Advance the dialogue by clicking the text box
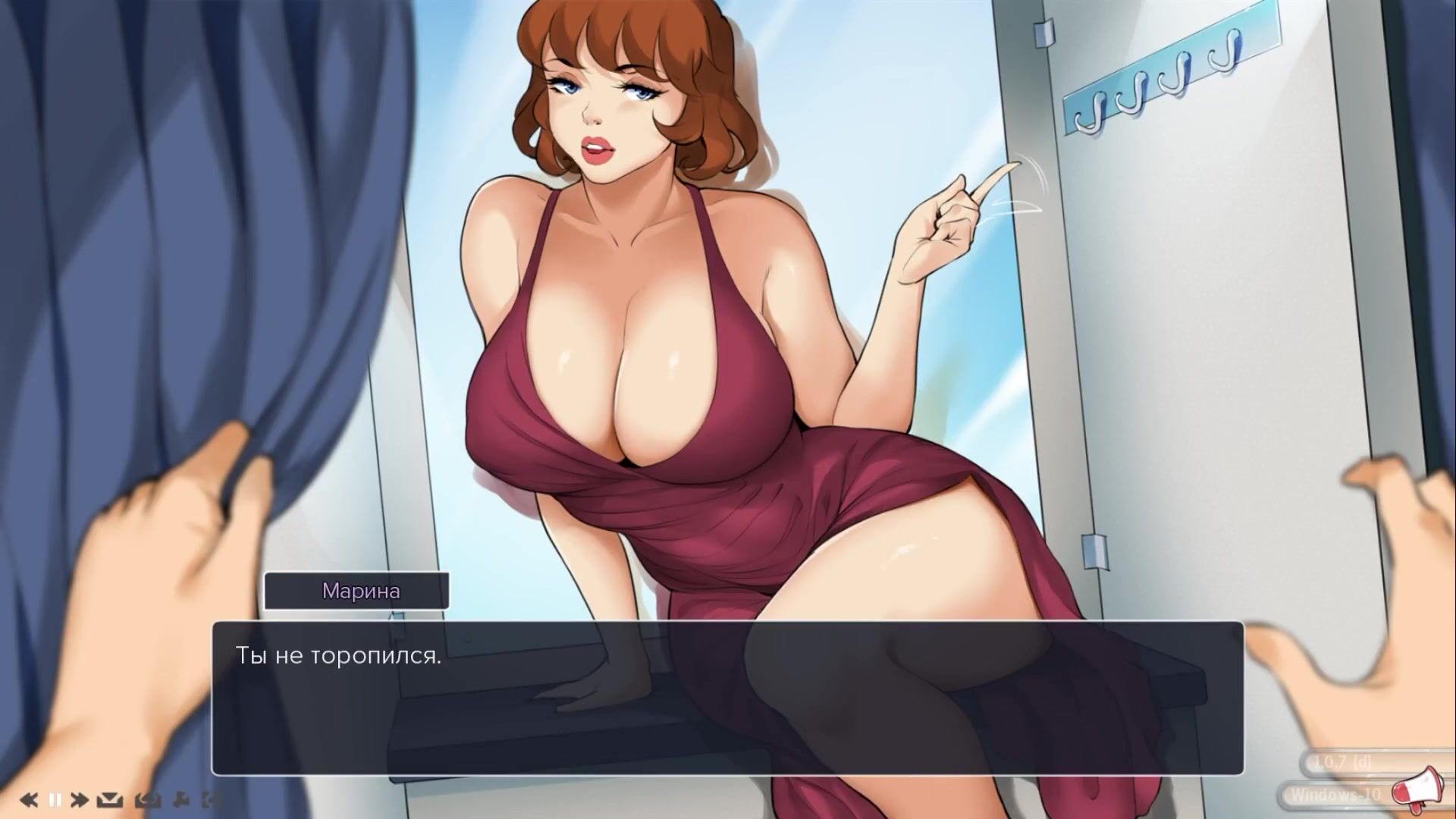 coord(726,698)
